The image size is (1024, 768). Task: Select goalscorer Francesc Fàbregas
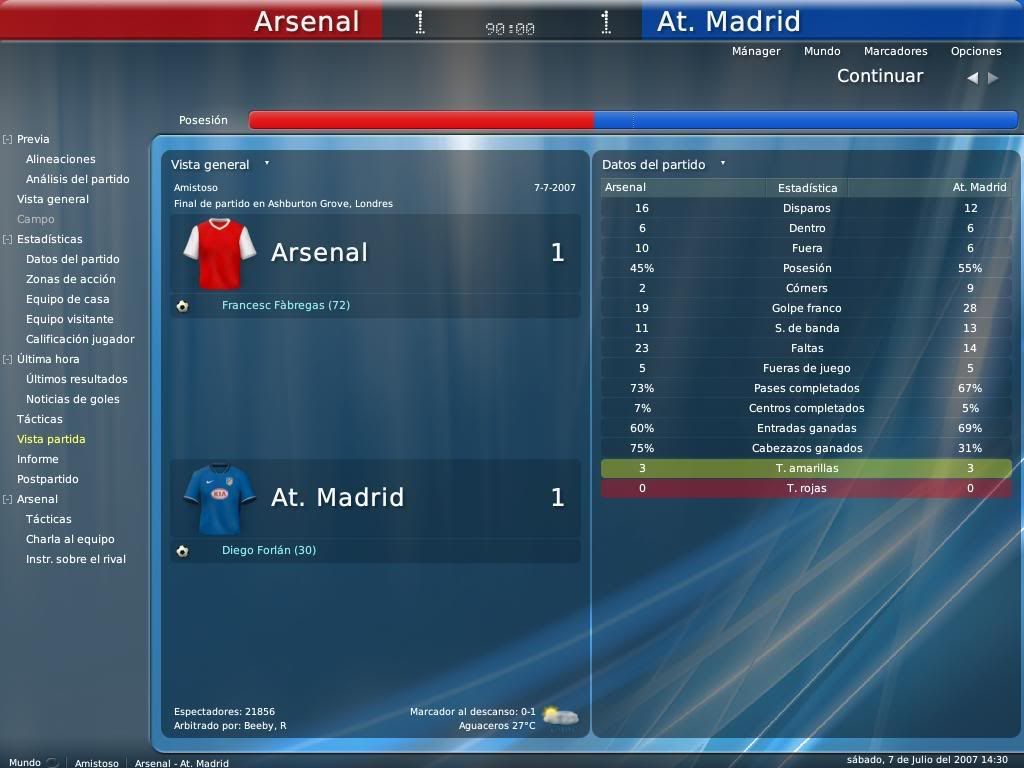point(286,305)
